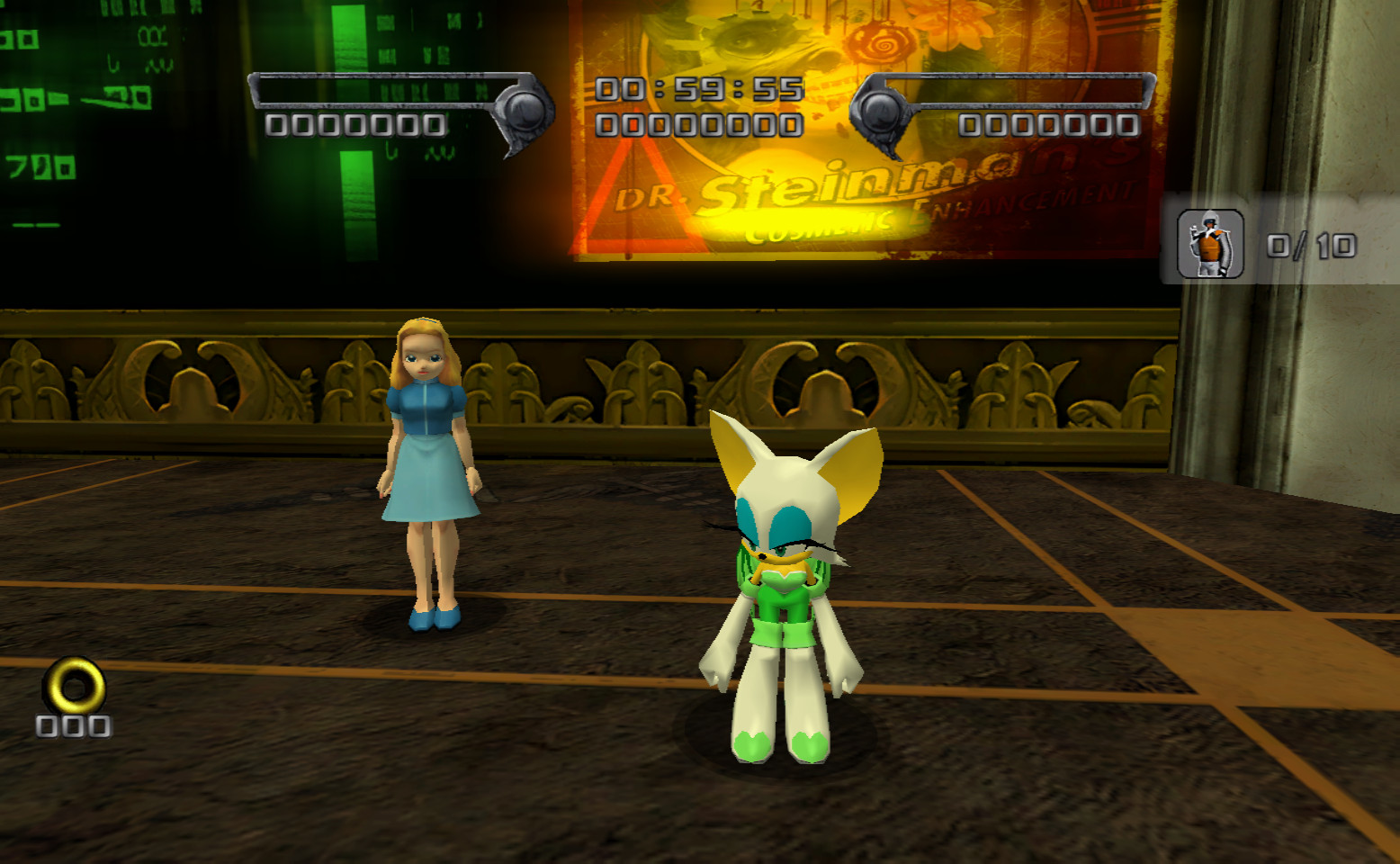Click the round emblem on the left gauge
Screen dimensions: 1400x864
click(525, 112)
